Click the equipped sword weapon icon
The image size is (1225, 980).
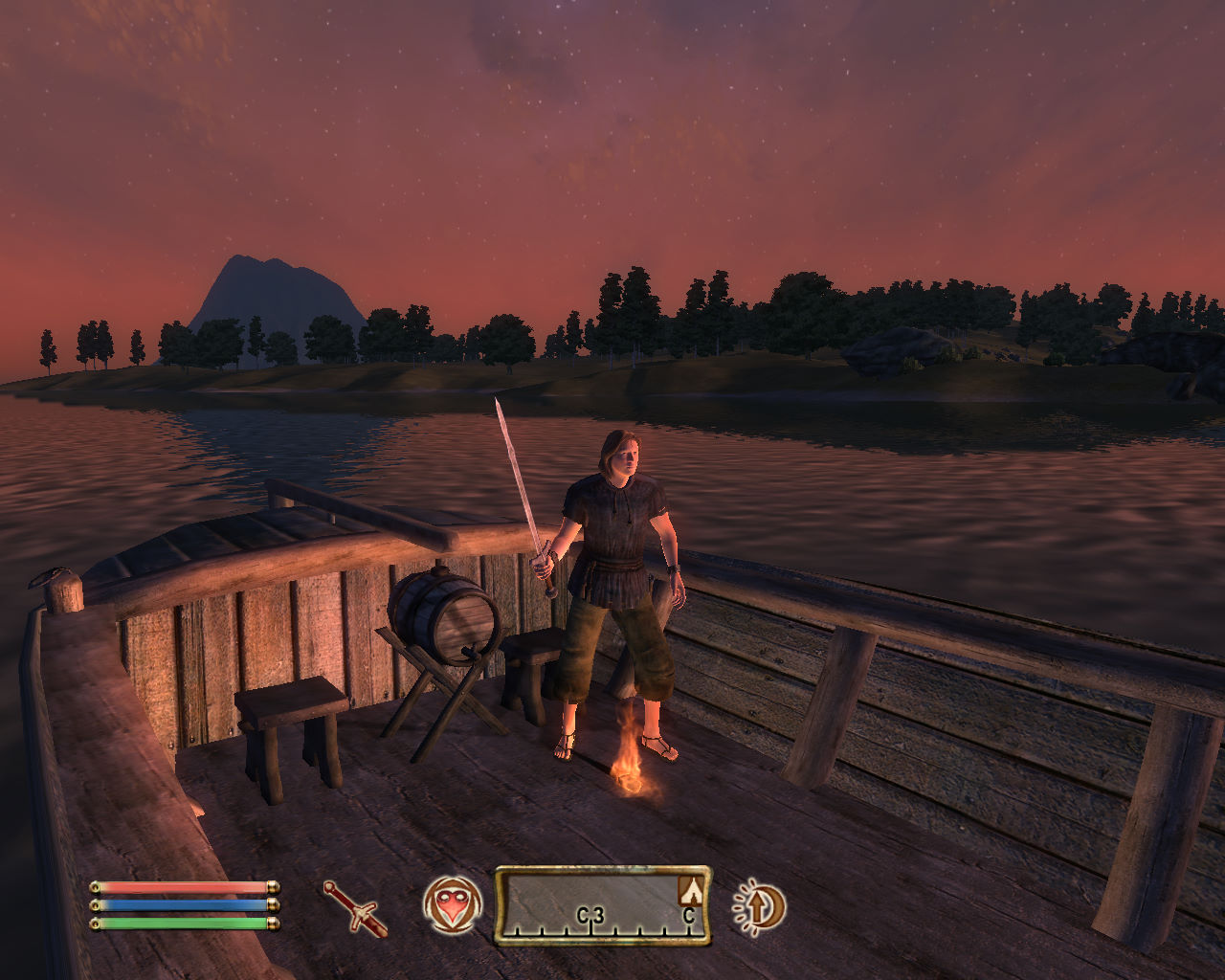355,907
